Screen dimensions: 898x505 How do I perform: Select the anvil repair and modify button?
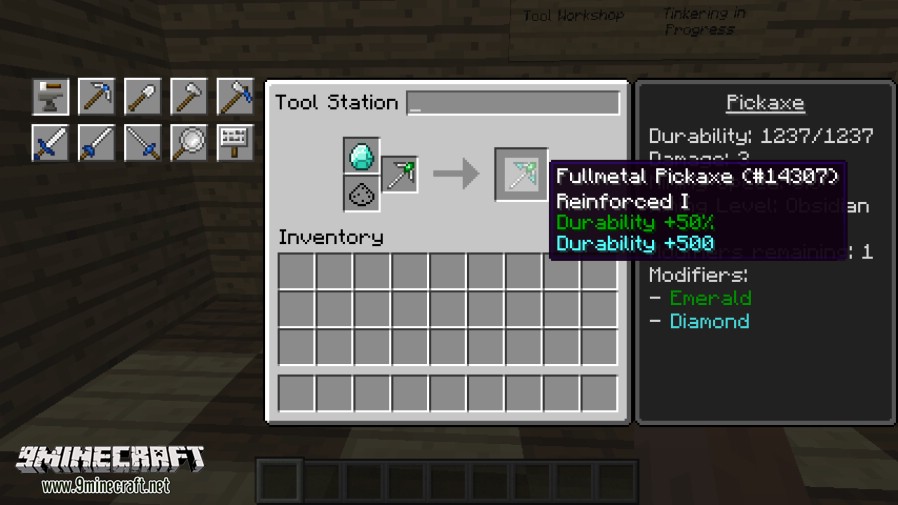50,97
